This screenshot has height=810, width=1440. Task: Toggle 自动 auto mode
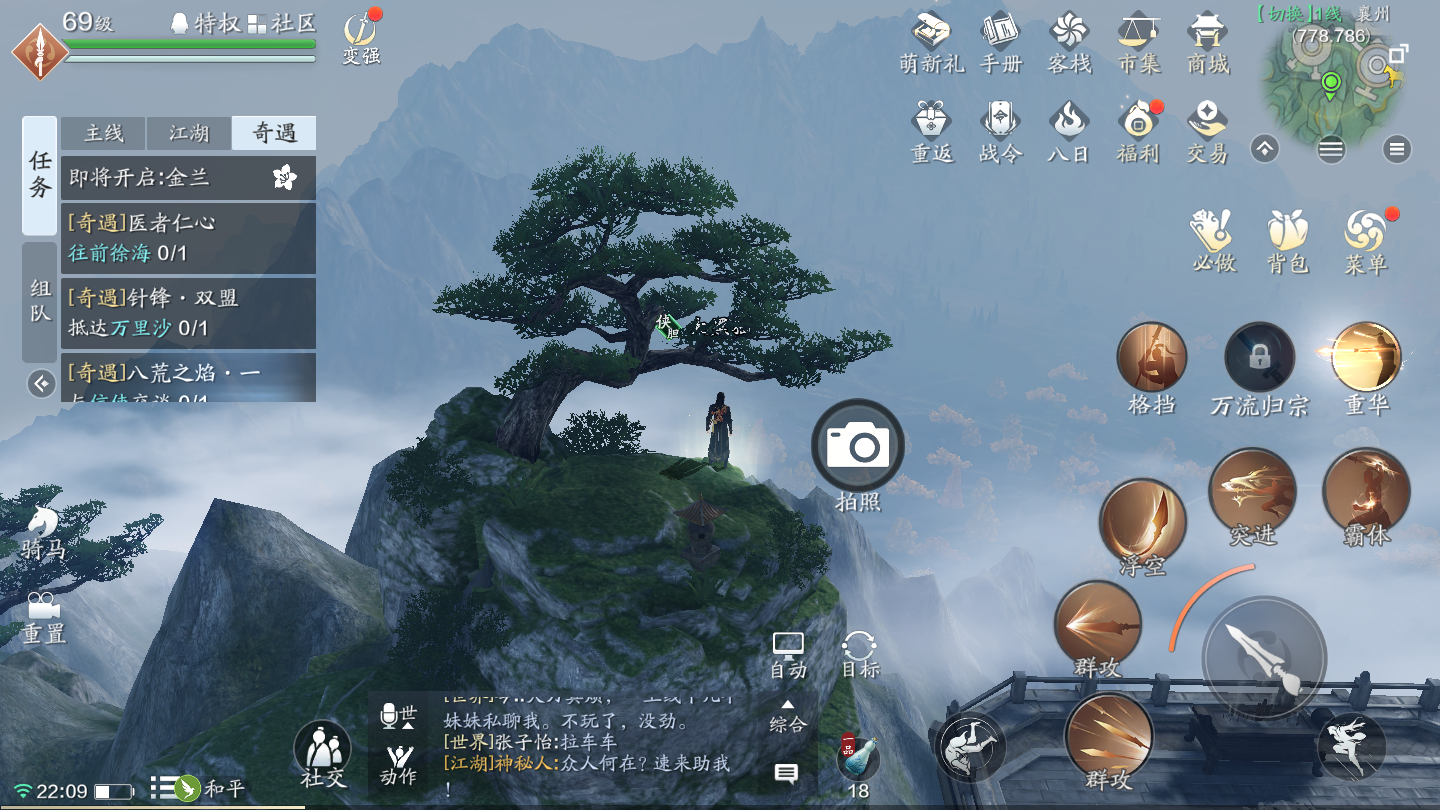pos(788,655)
